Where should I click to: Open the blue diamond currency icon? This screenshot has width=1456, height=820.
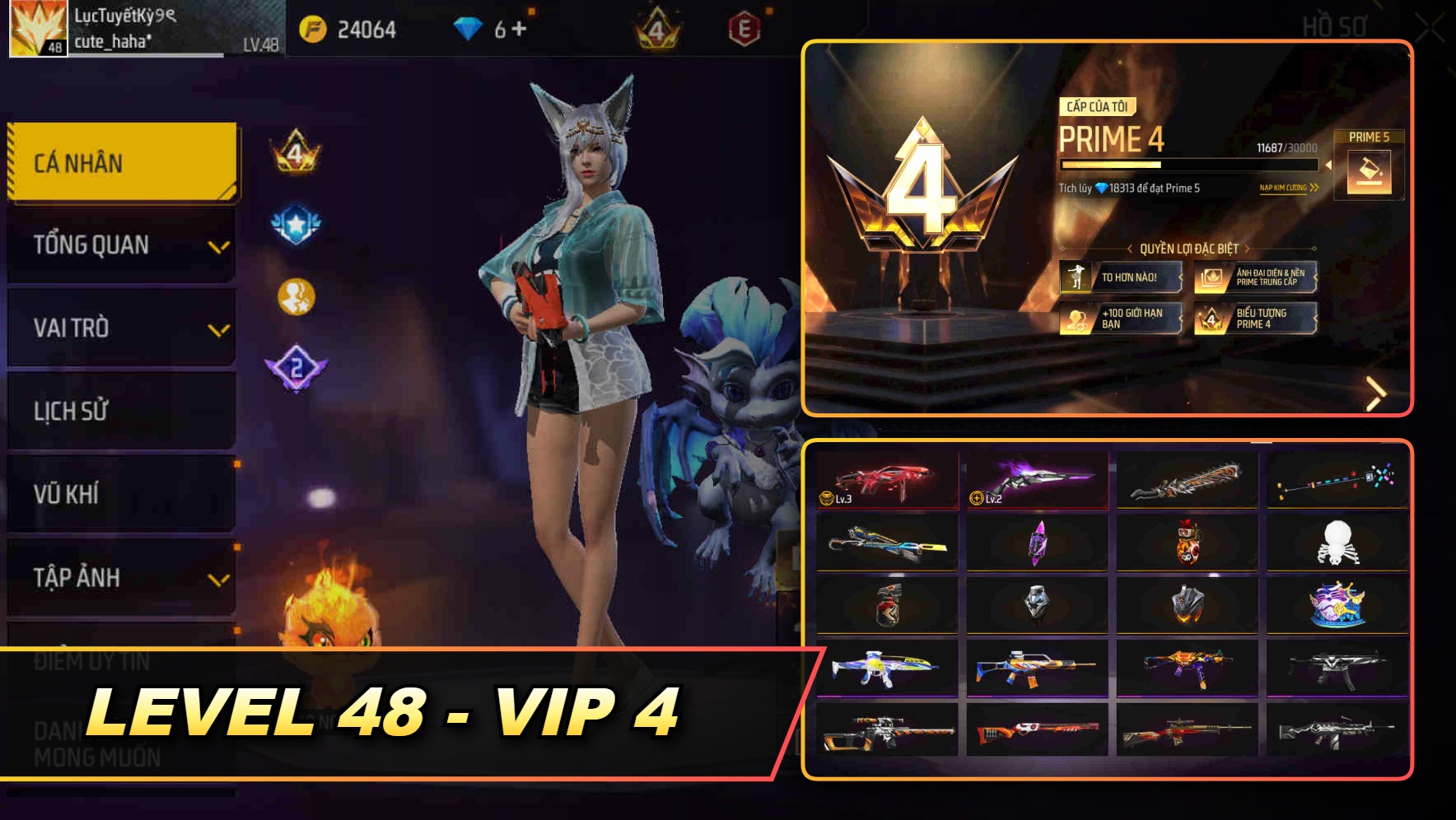461,27
